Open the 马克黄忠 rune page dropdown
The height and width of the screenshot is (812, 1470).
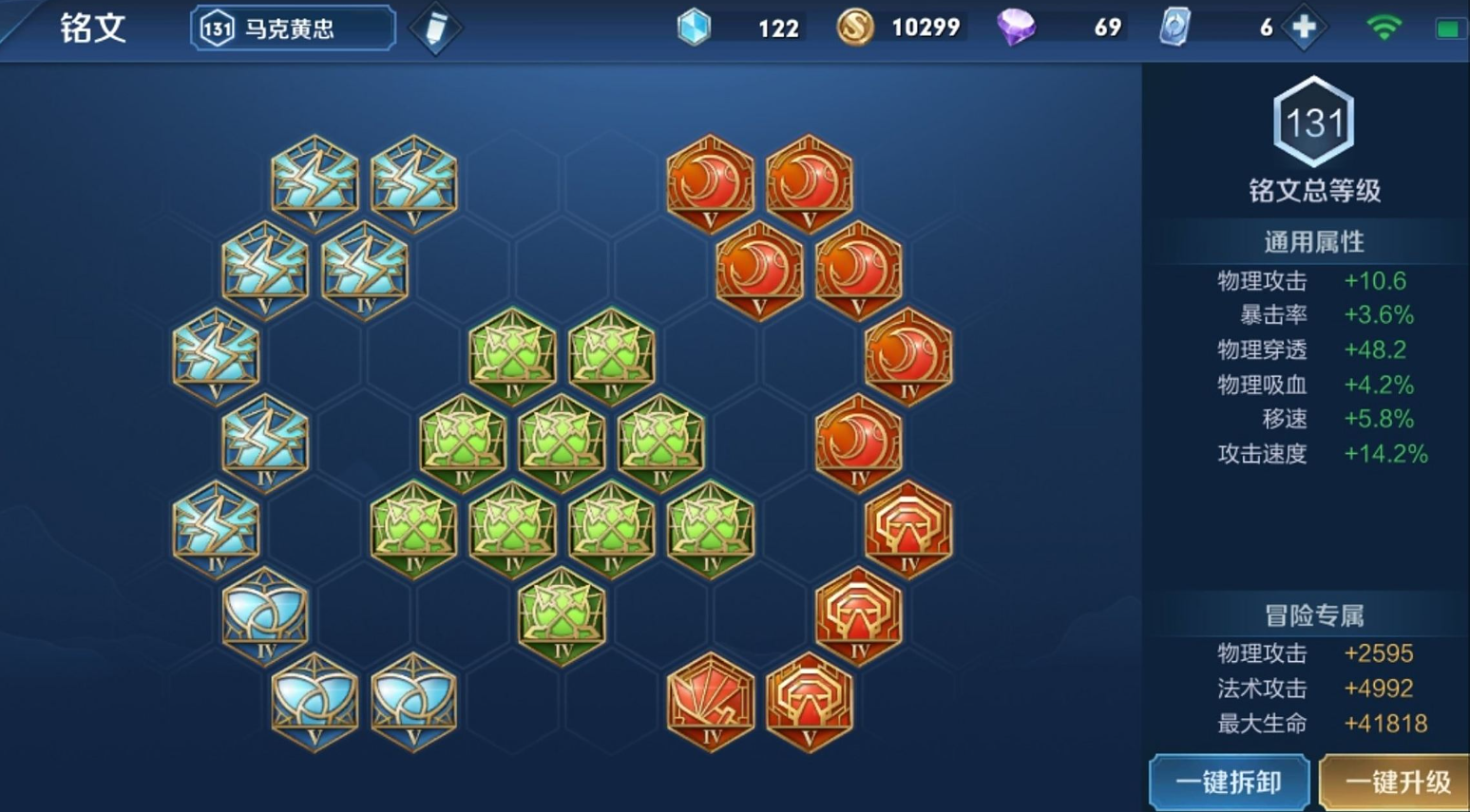(x=292, y=28)
